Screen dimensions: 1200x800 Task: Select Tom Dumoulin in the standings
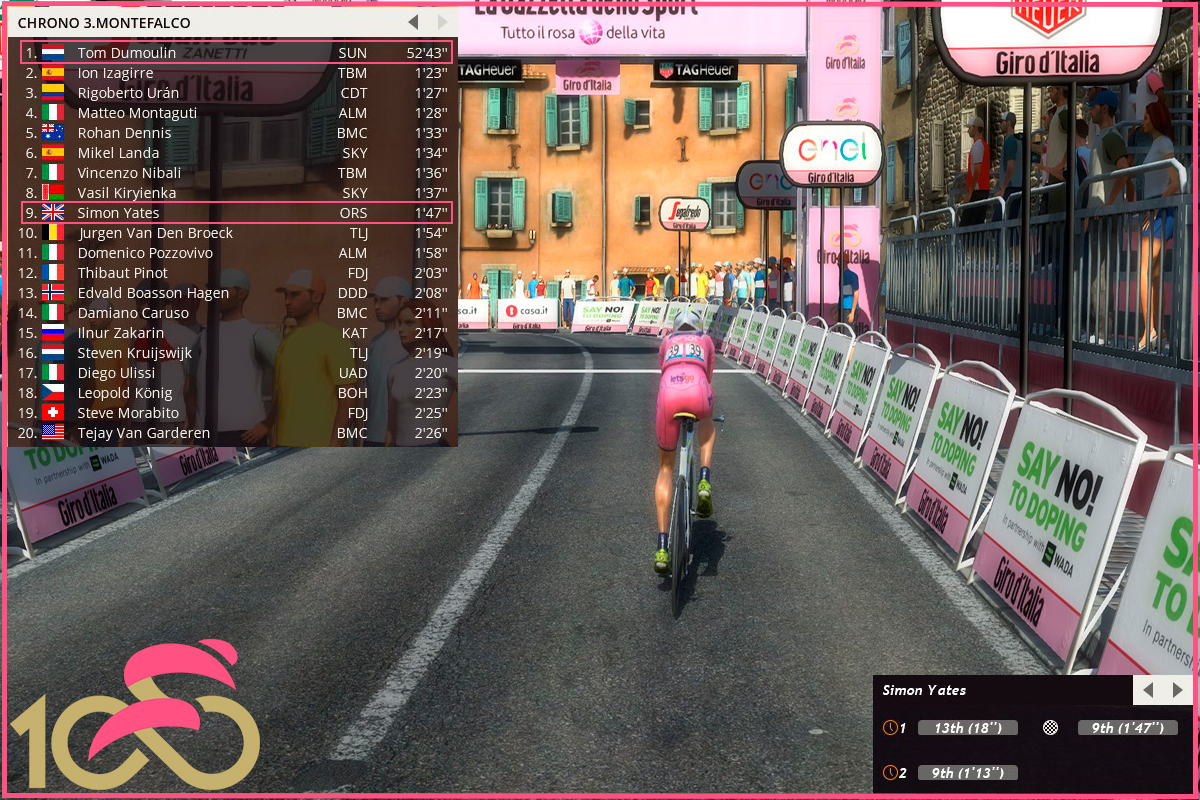(236, 53)
